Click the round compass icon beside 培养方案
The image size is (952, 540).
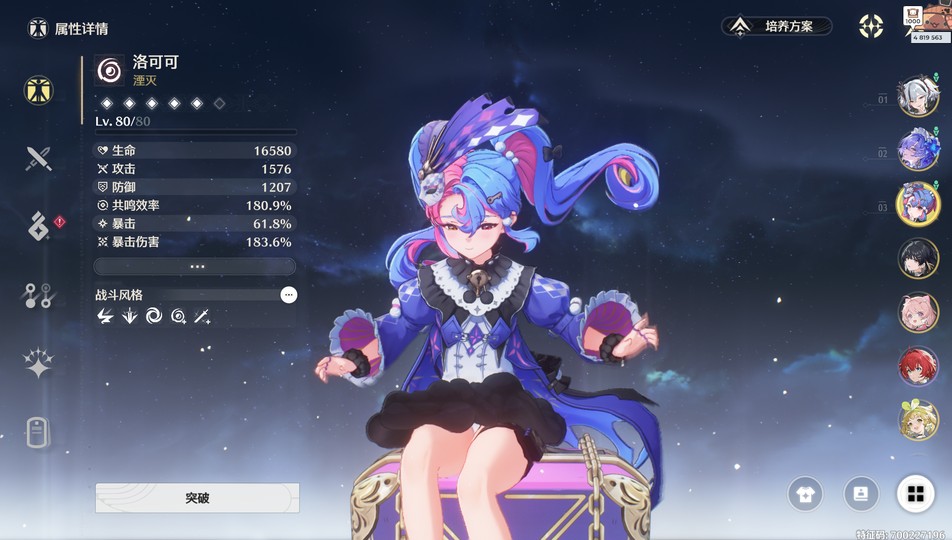[x=871, y=26]
